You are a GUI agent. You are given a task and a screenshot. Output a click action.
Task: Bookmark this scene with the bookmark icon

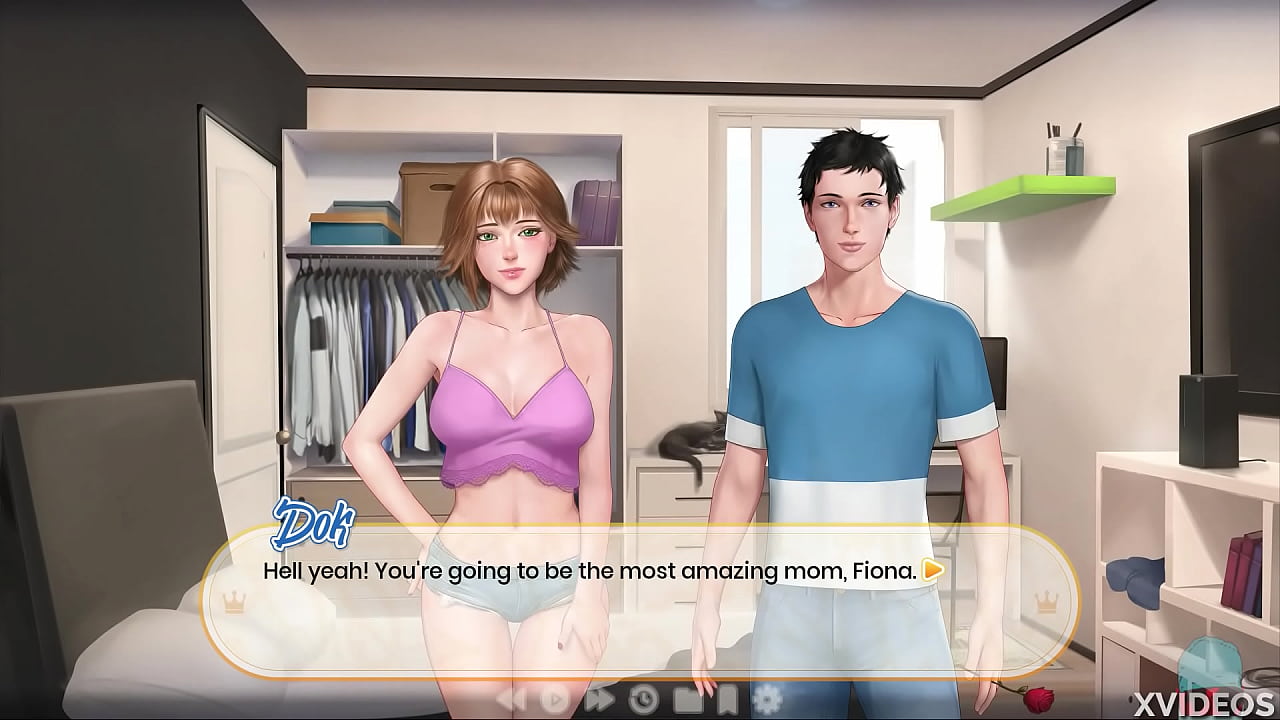tap(729, 698)
